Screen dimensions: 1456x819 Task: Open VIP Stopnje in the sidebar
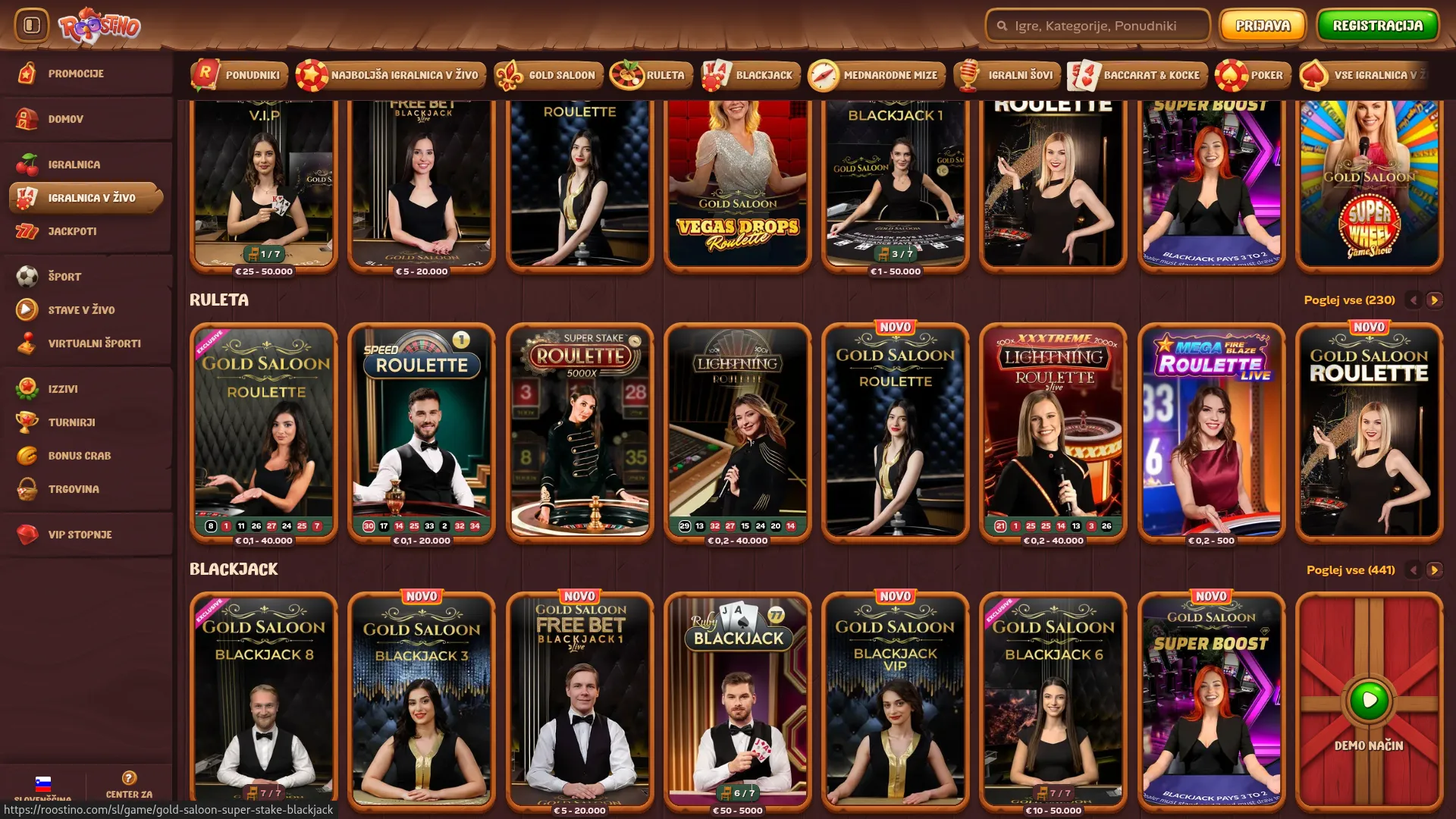[x=80, y=535]
